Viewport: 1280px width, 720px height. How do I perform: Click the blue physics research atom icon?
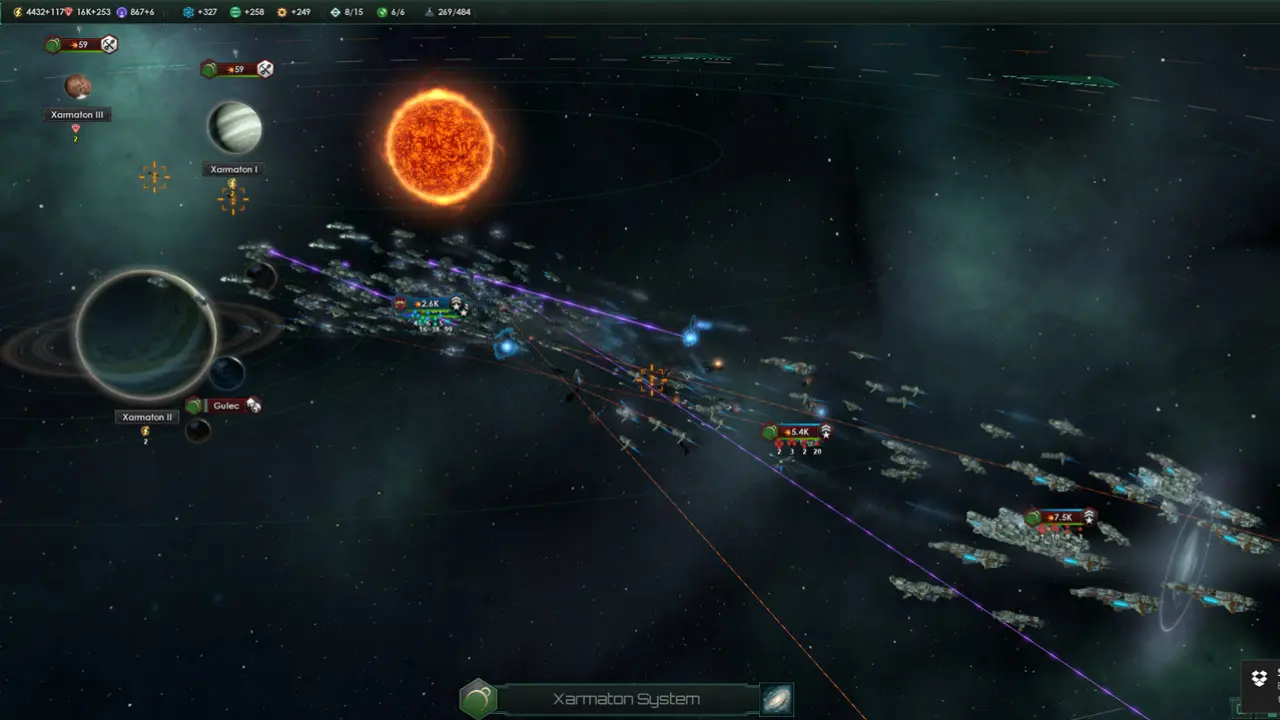coord(190,10)
